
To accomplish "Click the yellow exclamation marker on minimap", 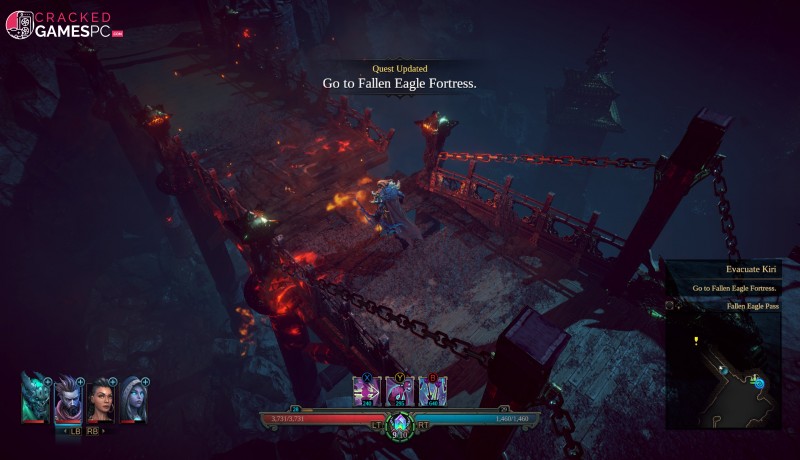I will pyautogui.click(x=696, y=341).
